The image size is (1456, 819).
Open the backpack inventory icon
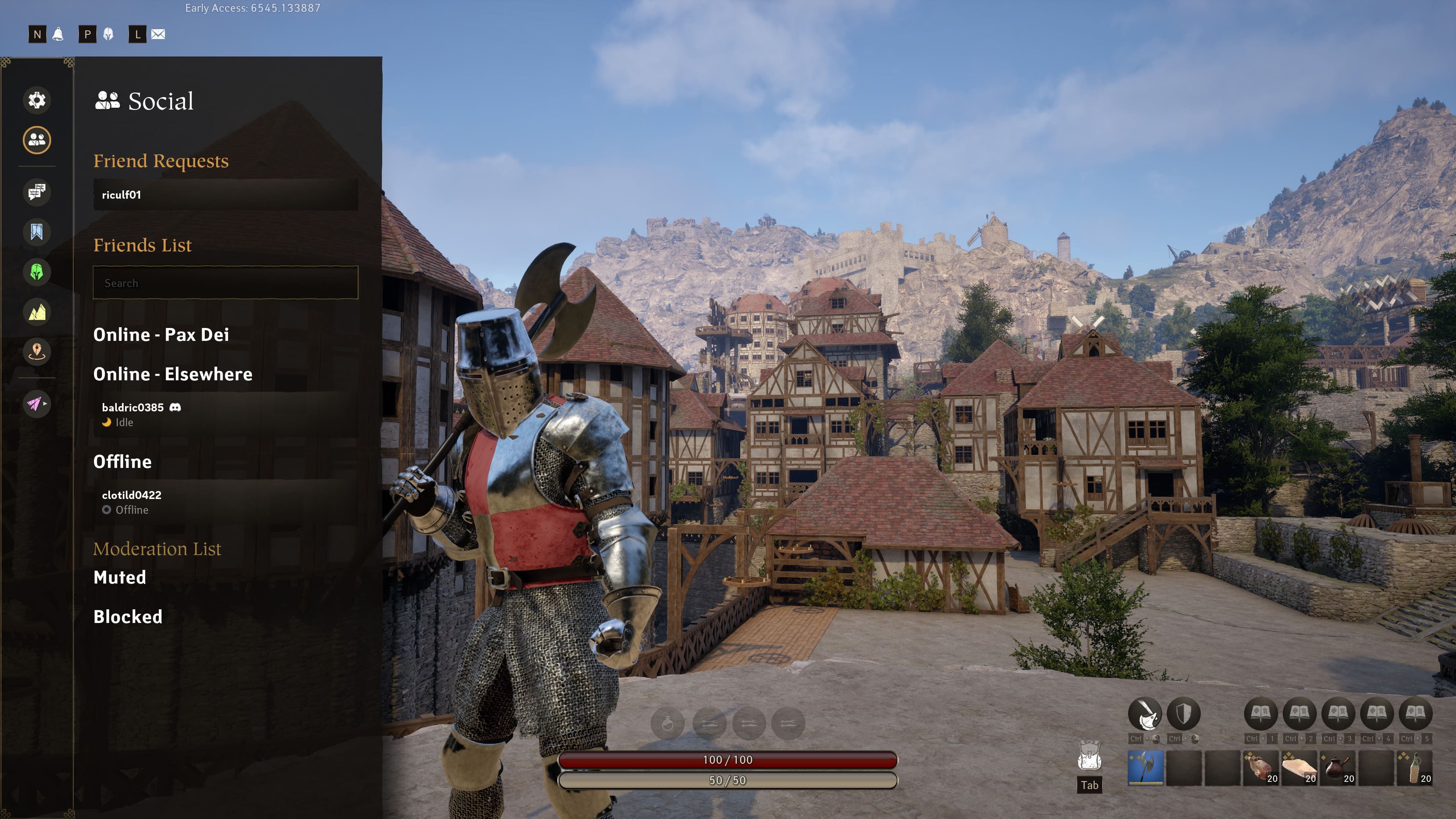(x=1089, y=756)
